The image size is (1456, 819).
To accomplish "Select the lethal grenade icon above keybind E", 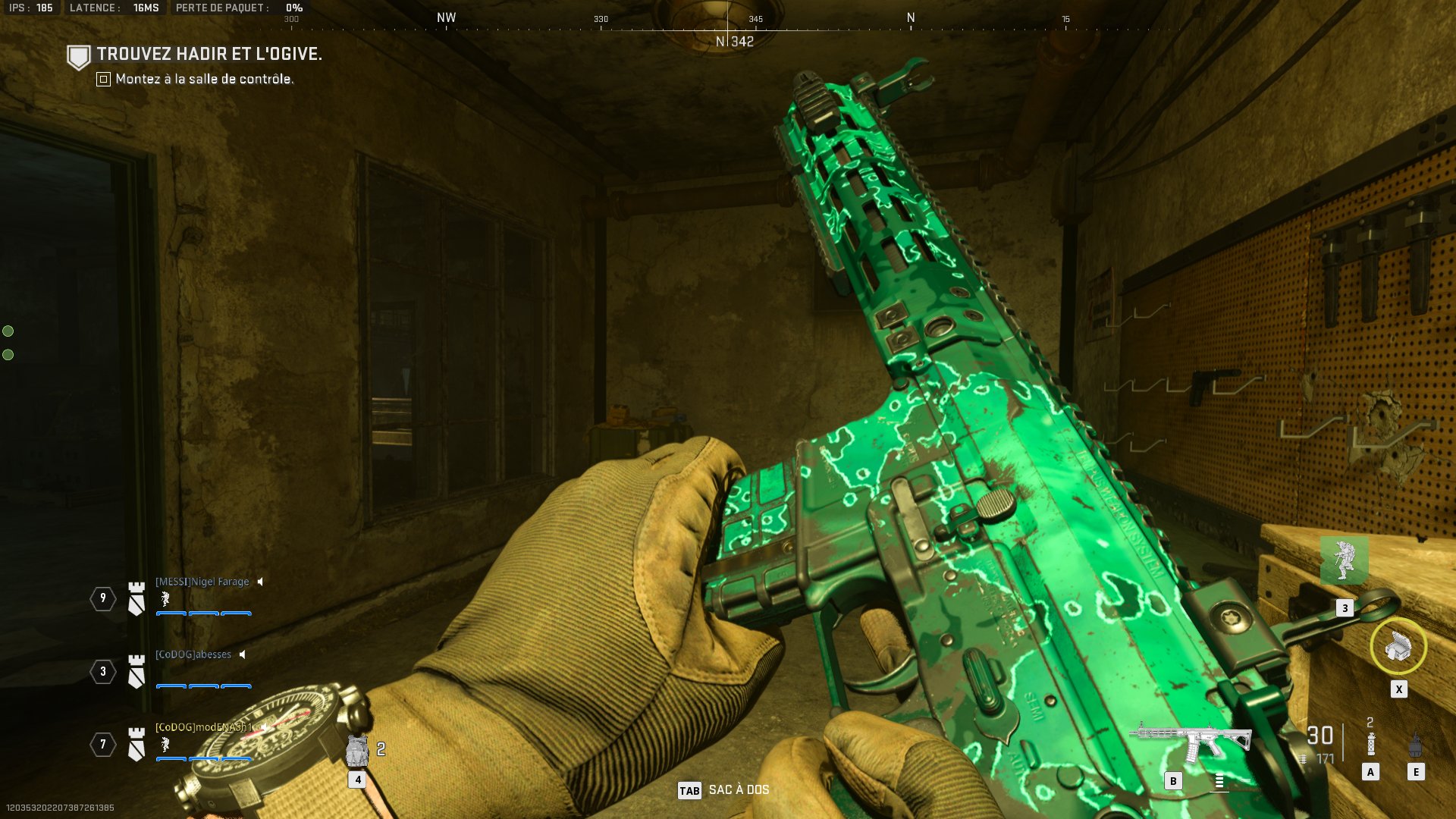I will point(1415,745).
